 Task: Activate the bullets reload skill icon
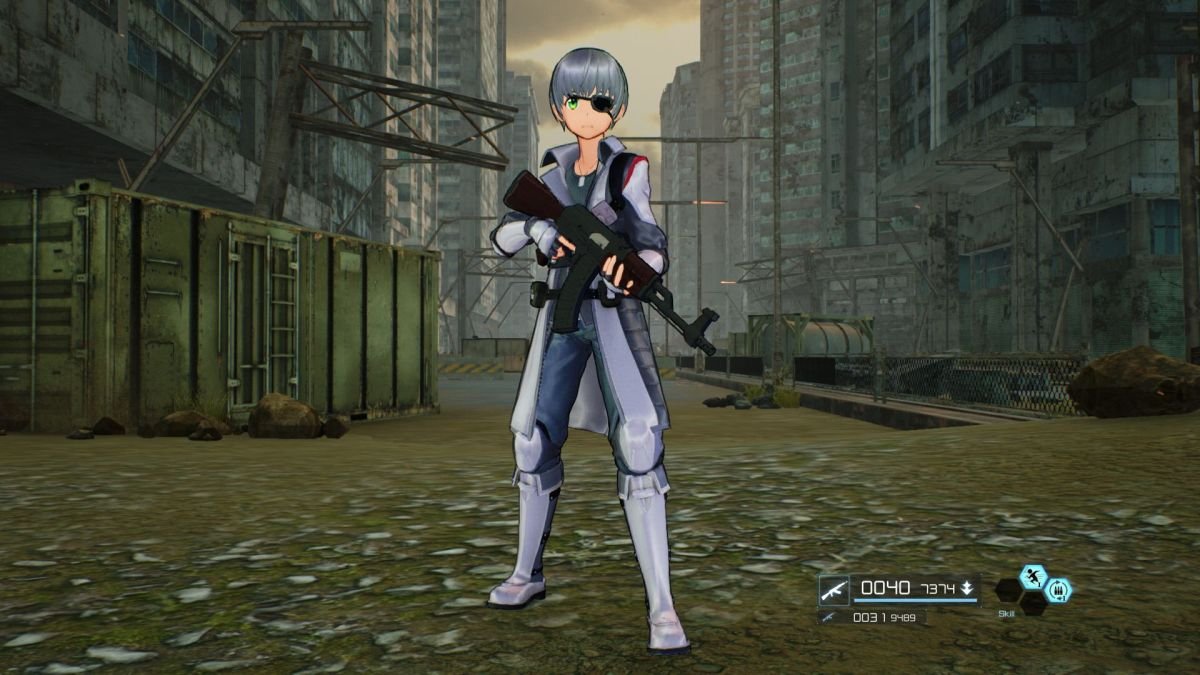point(1057,590)
